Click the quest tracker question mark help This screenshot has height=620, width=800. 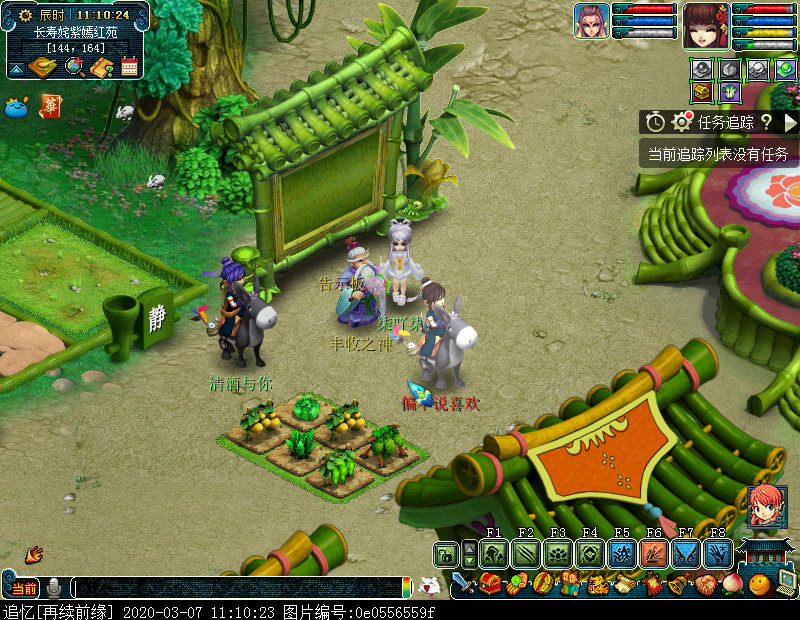tap(766, 122)
